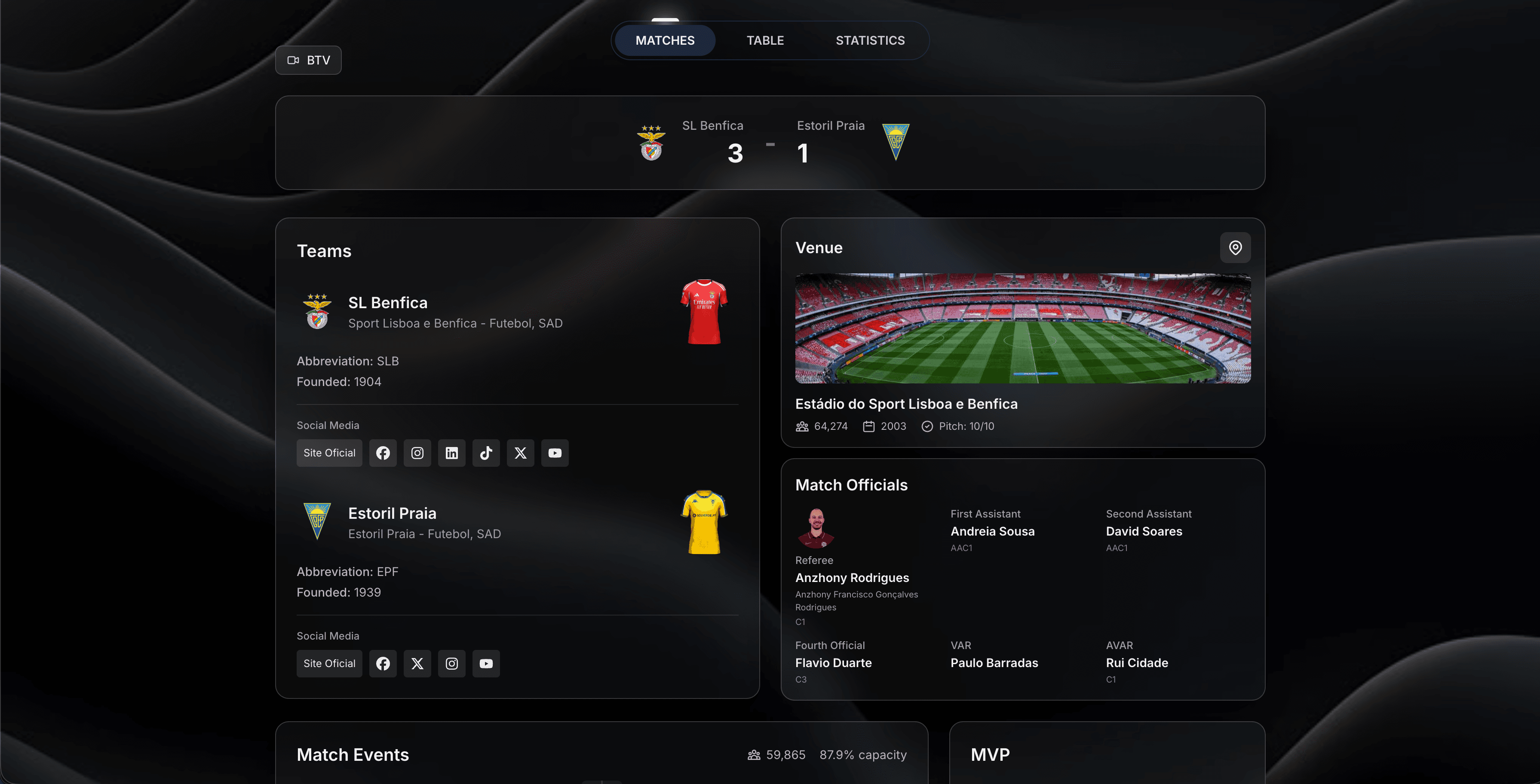1540x784 pixels.
Task: Switch to the STATISTICS tab
Action: [870, 40]
